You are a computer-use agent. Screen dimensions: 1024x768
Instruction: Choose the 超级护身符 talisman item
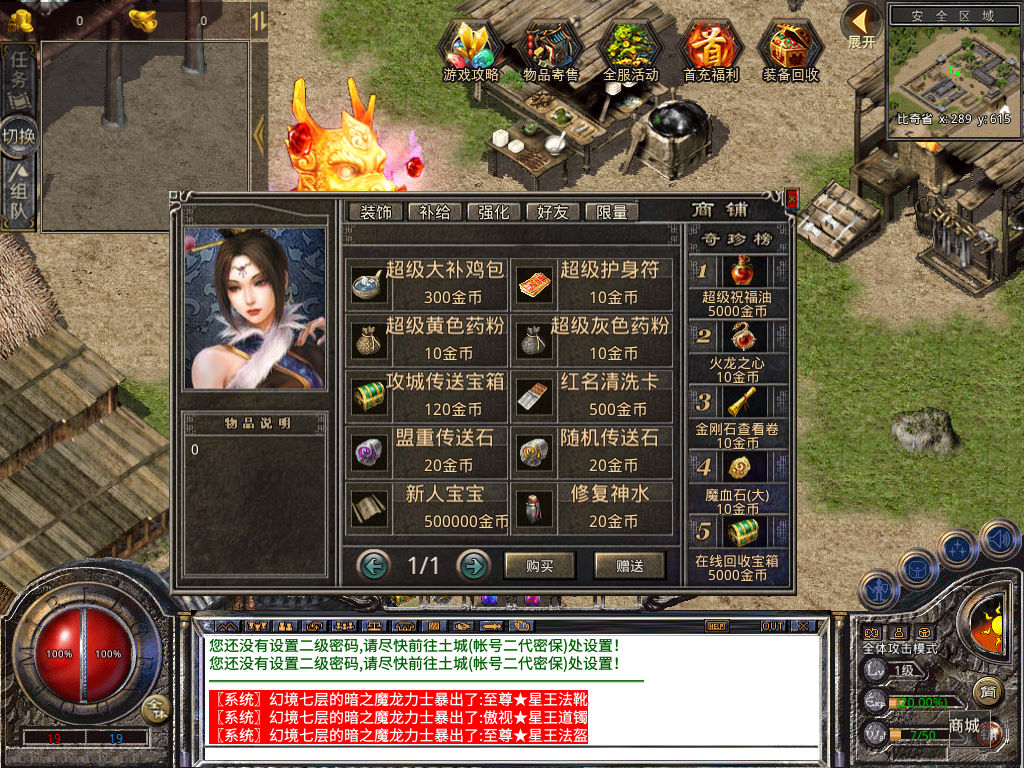pos(594,283)
